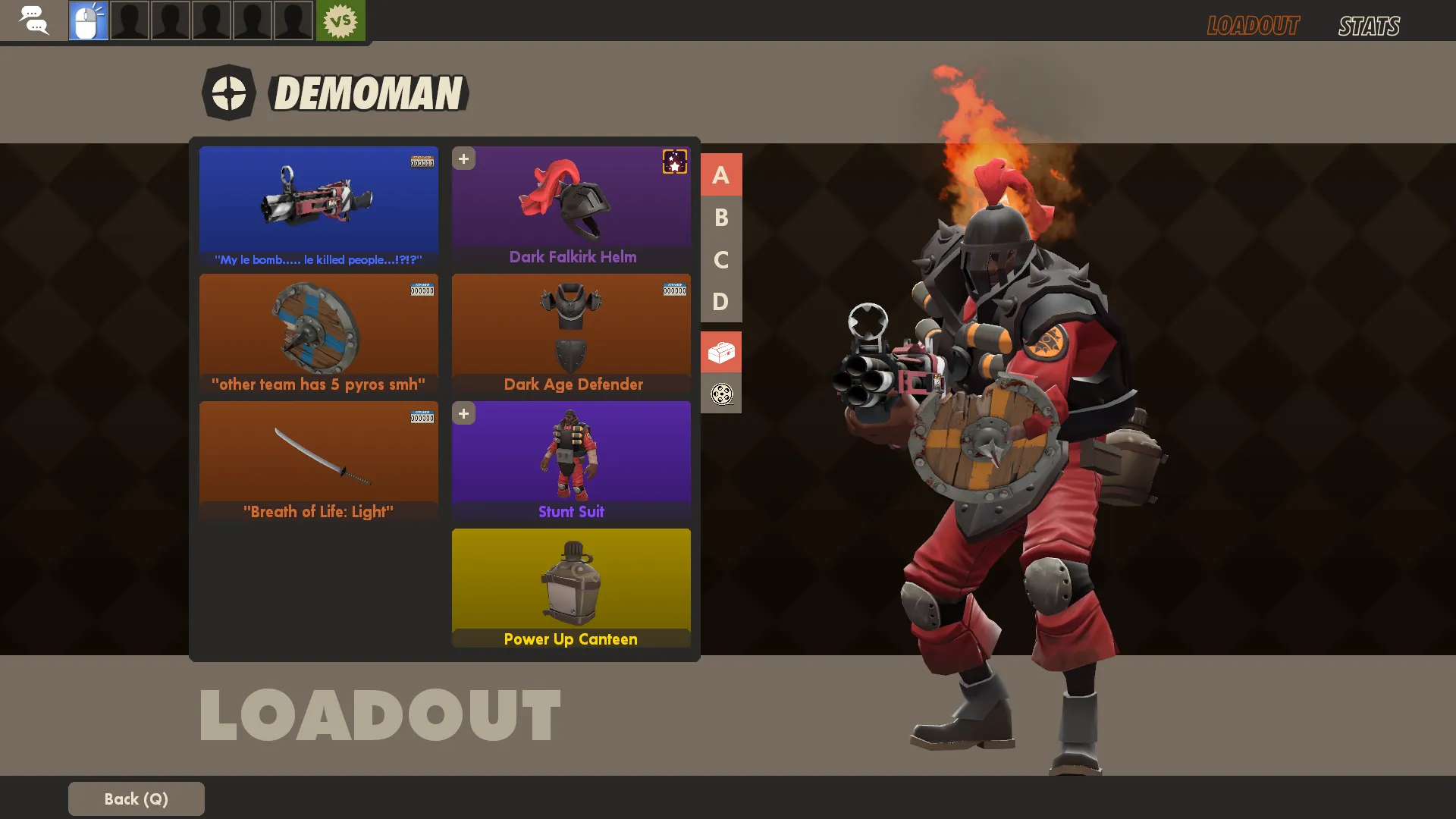The height and width of the screenshot is (819, 1456).
Task: Activate loadout preset D
Action: [720, 302]
